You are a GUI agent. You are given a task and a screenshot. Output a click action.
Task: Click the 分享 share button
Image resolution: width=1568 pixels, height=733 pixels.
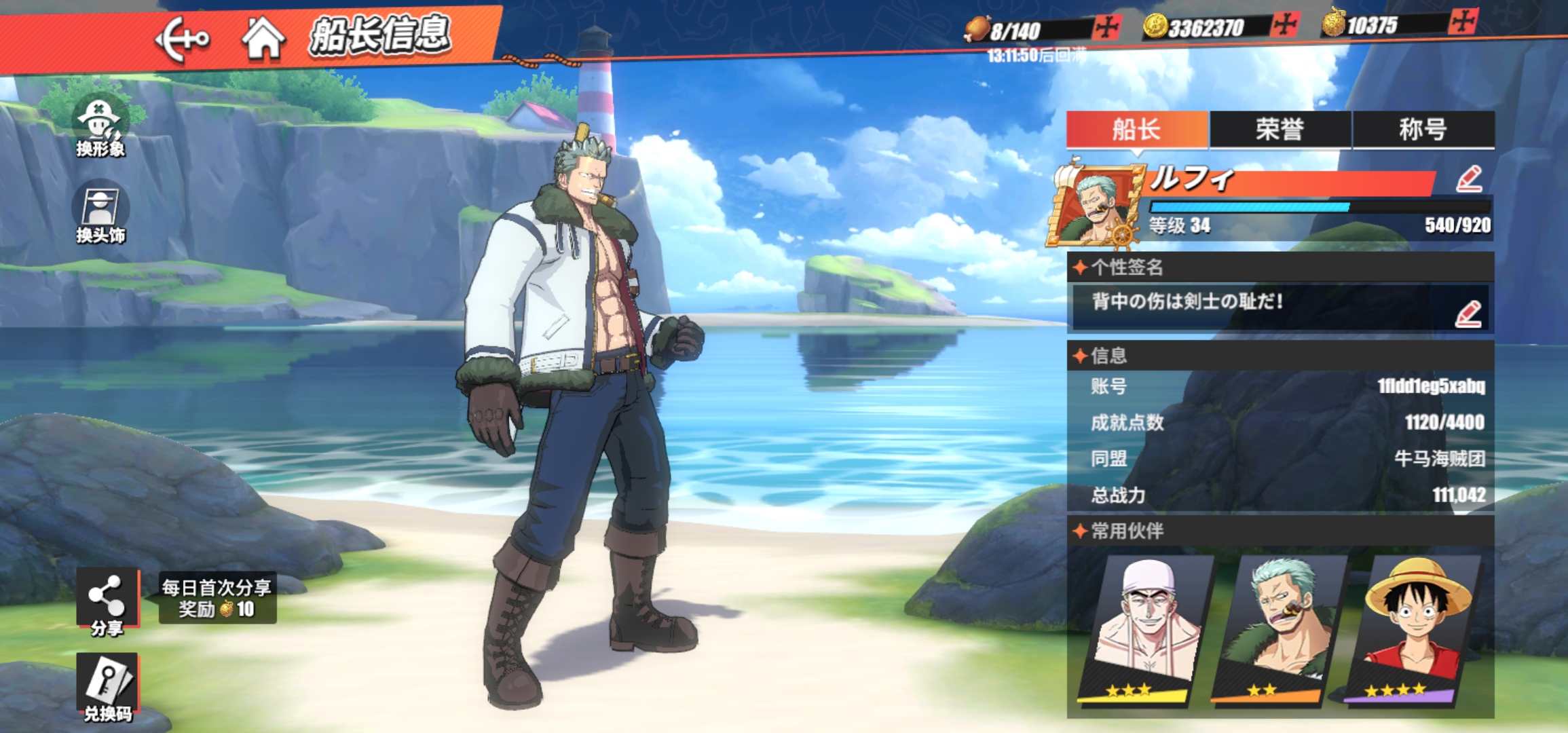(x=107, y=602)
